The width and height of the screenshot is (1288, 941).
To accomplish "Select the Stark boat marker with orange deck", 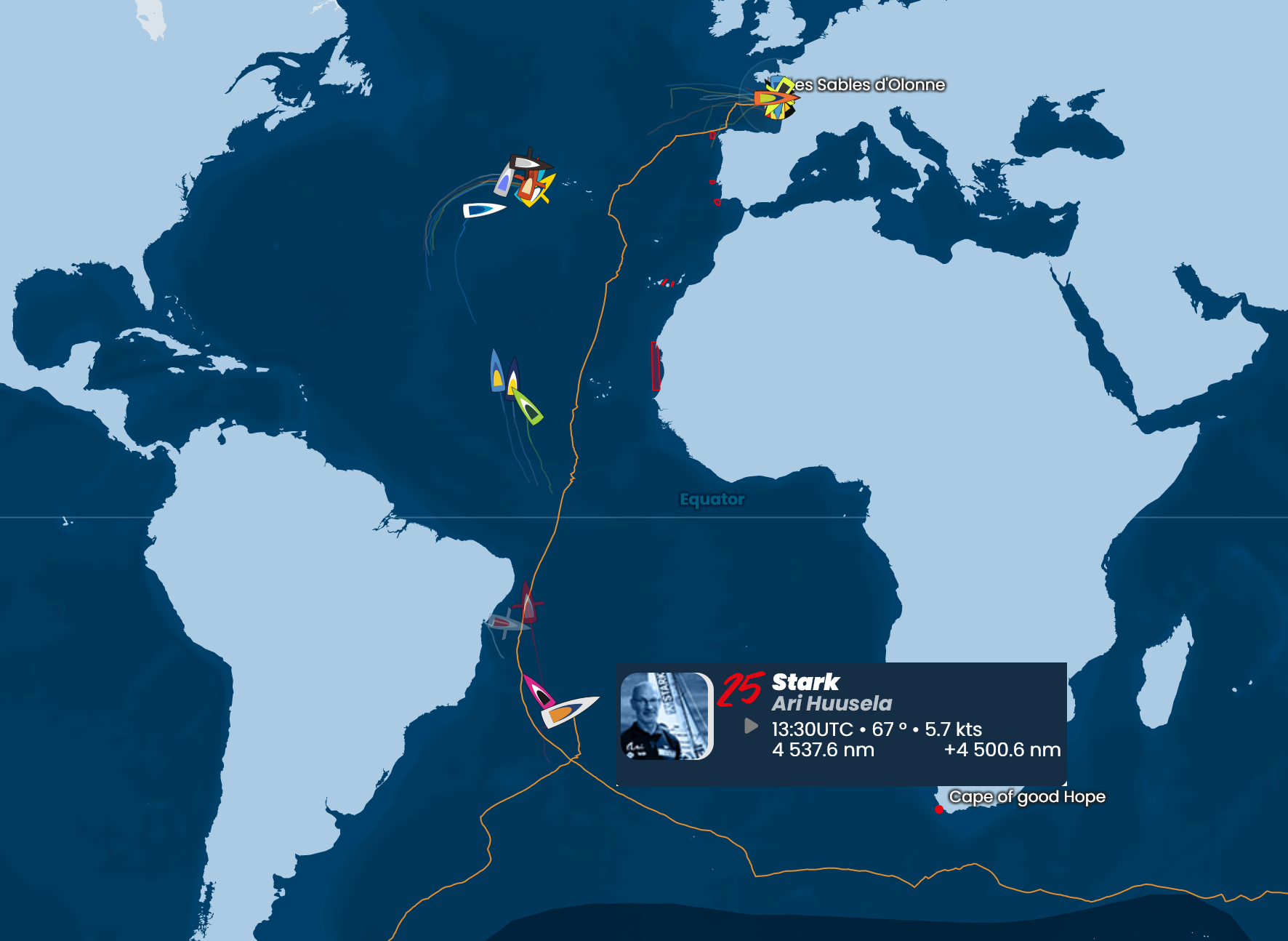I will coord(568,711).
